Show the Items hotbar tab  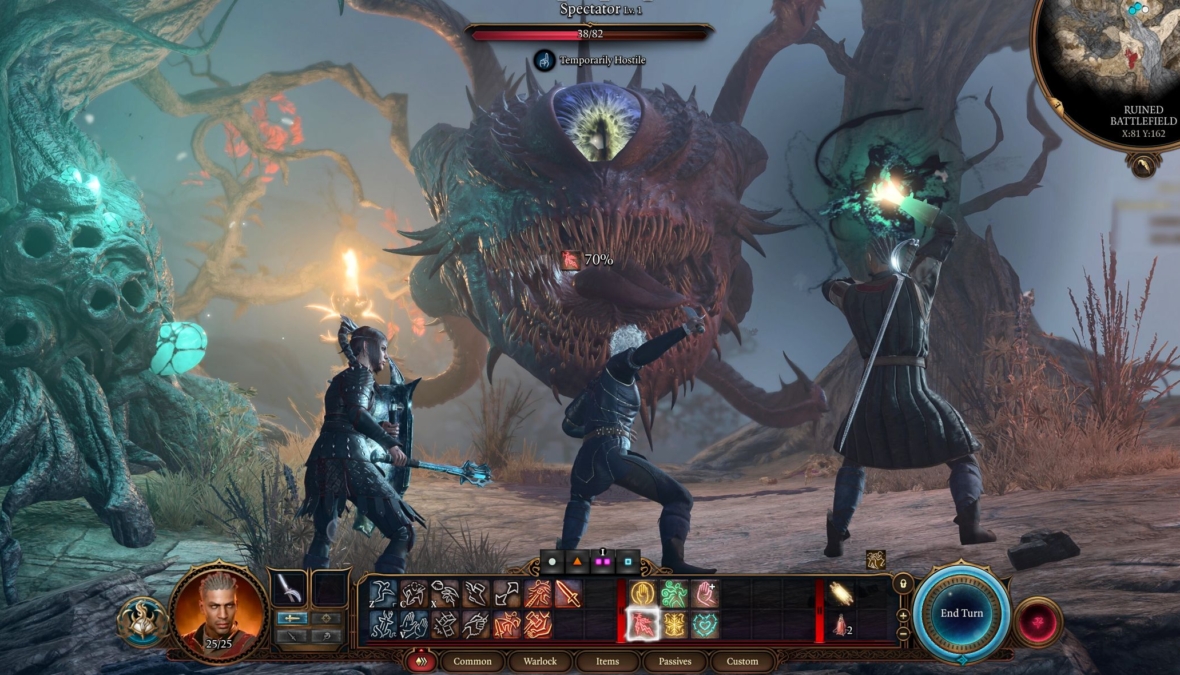pos(607,661)
